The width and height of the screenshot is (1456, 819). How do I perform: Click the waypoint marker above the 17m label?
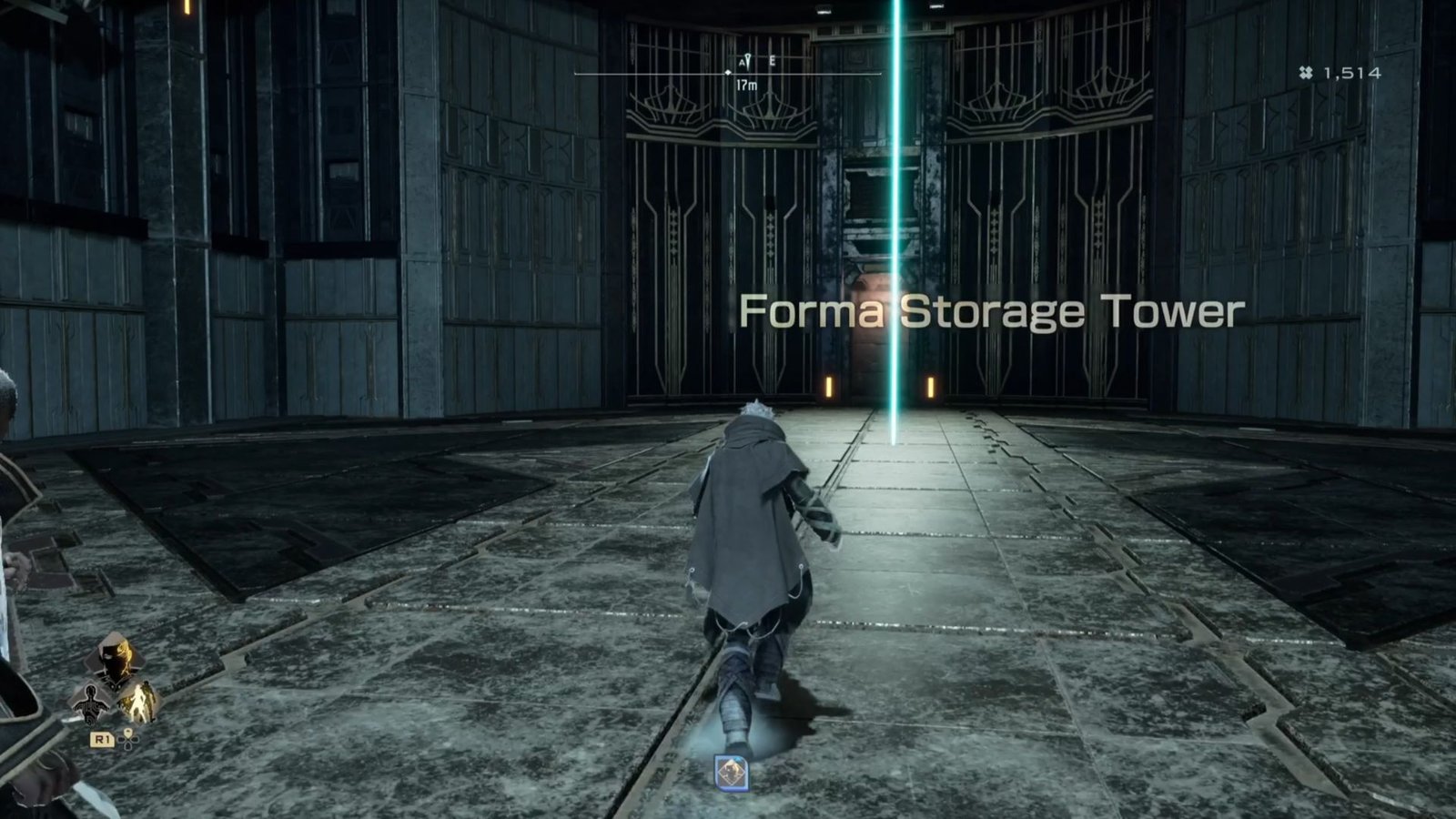(x=748, y=60)
